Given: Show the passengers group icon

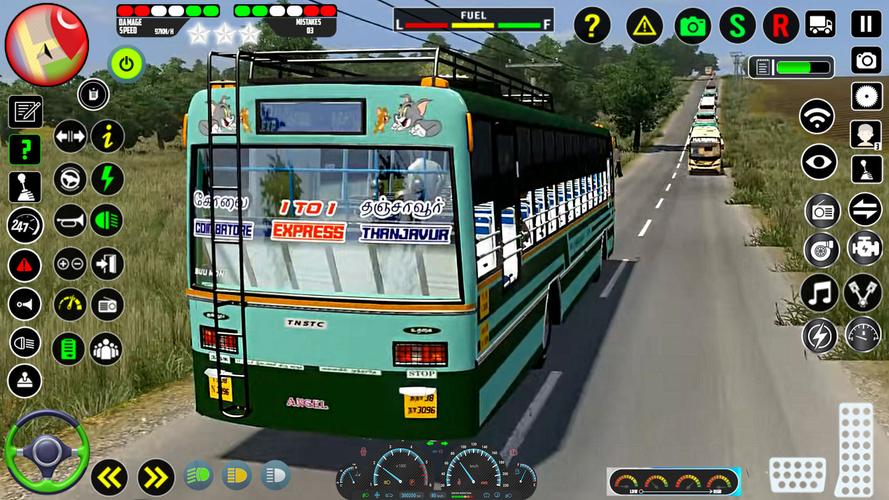Looking at the screenshot, I should coord(107,348).
